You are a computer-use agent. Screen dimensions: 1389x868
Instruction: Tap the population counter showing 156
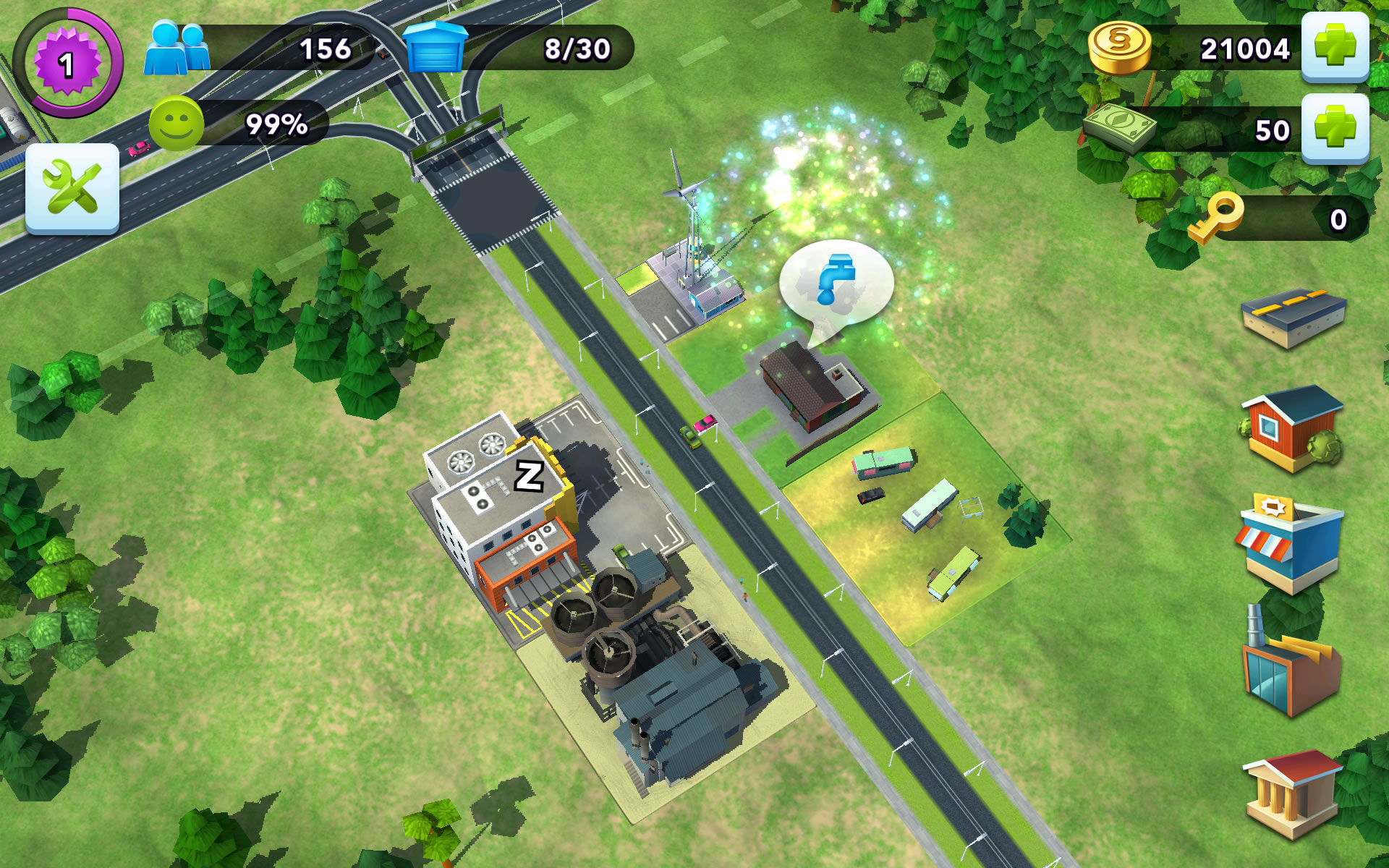[327, 49]
